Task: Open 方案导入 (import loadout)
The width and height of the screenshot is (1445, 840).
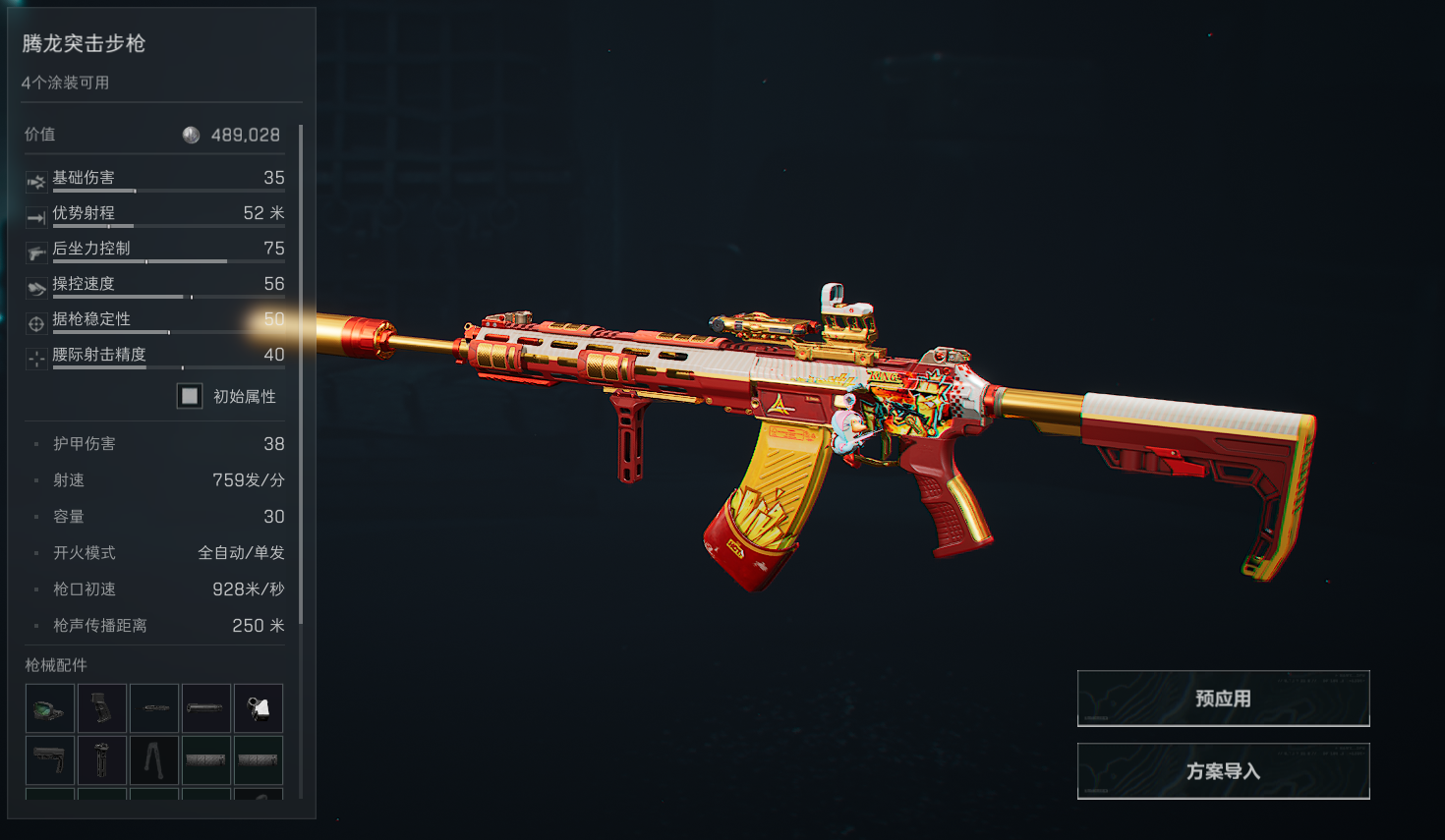Action: tap(1223, 771)
